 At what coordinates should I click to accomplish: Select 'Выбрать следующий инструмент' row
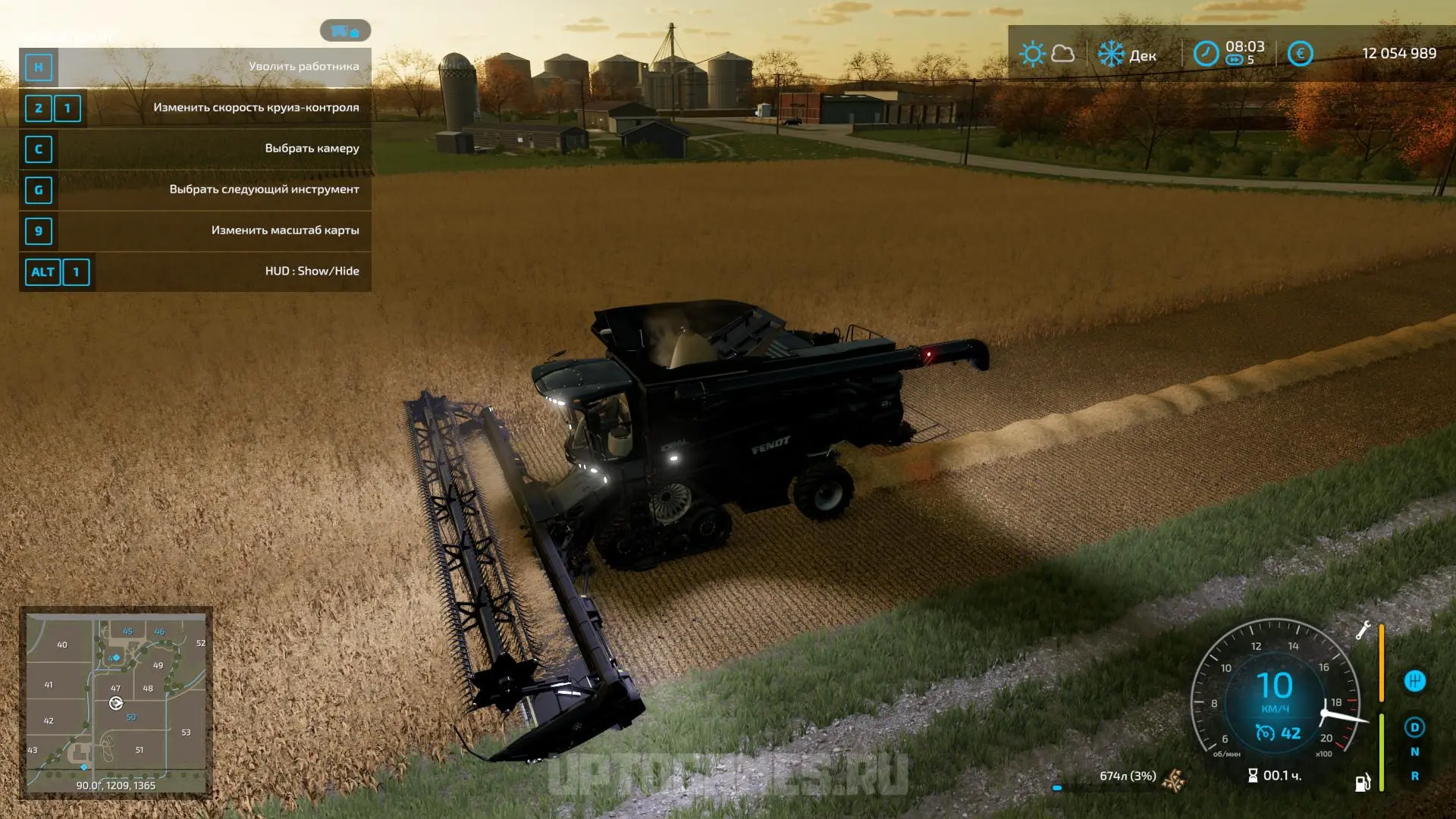[x=195, y=190]
